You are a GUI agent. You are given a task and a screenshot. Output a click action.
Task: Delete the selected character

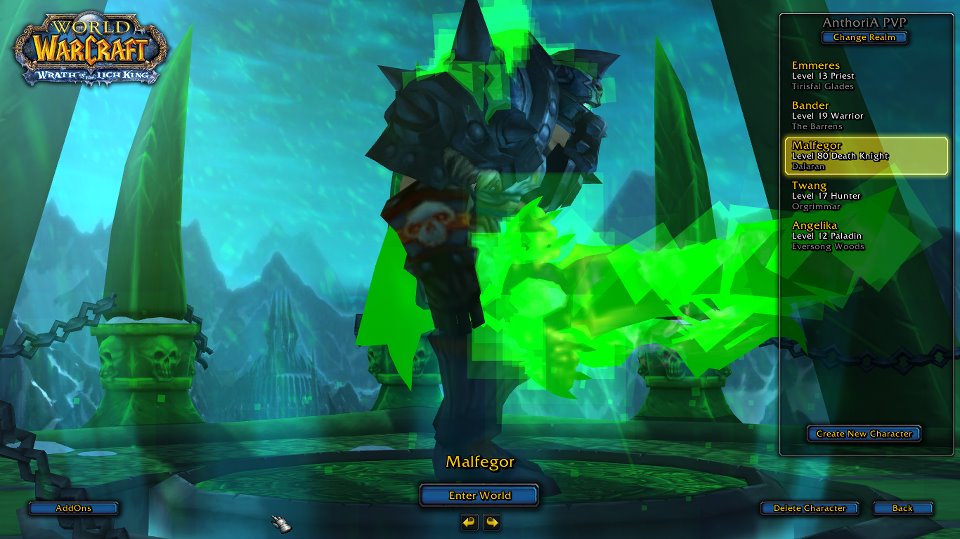pyautogui.click(x=809, y=508)
